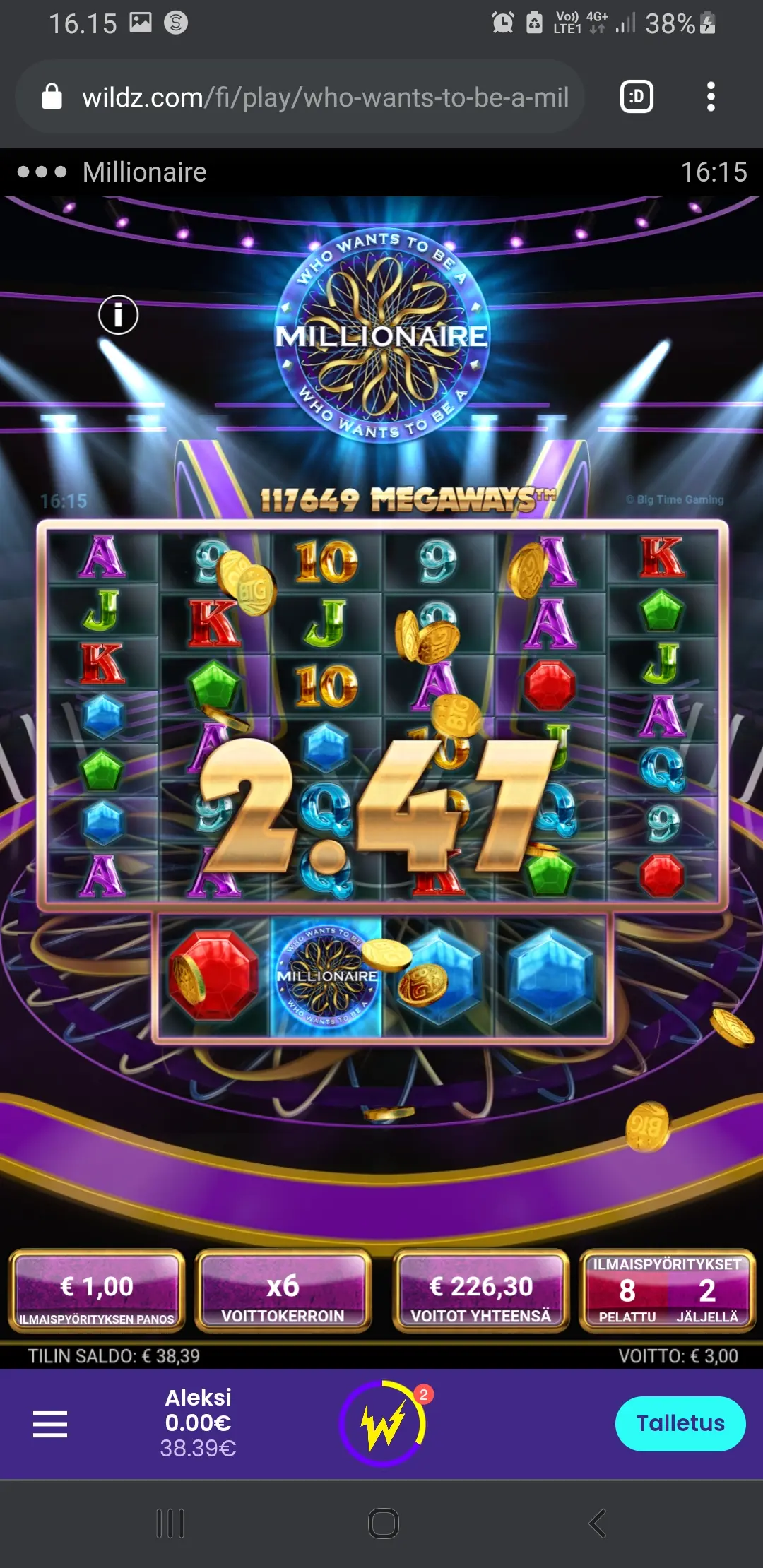Open the casino hamburger menu
This screenshot has width=763, height=1568.
[50, 1424]
